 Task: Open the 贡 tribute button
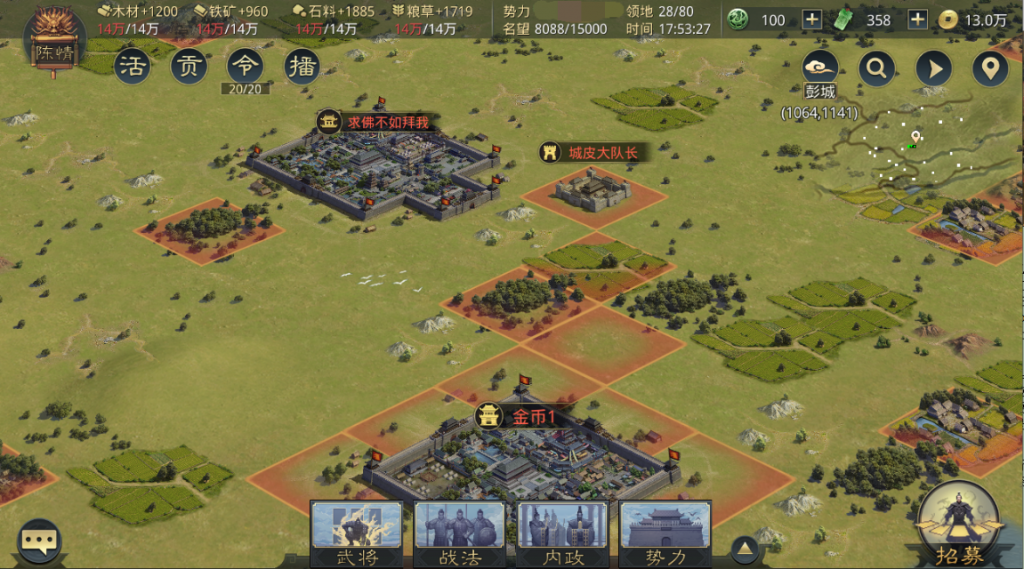coord(189,66)
